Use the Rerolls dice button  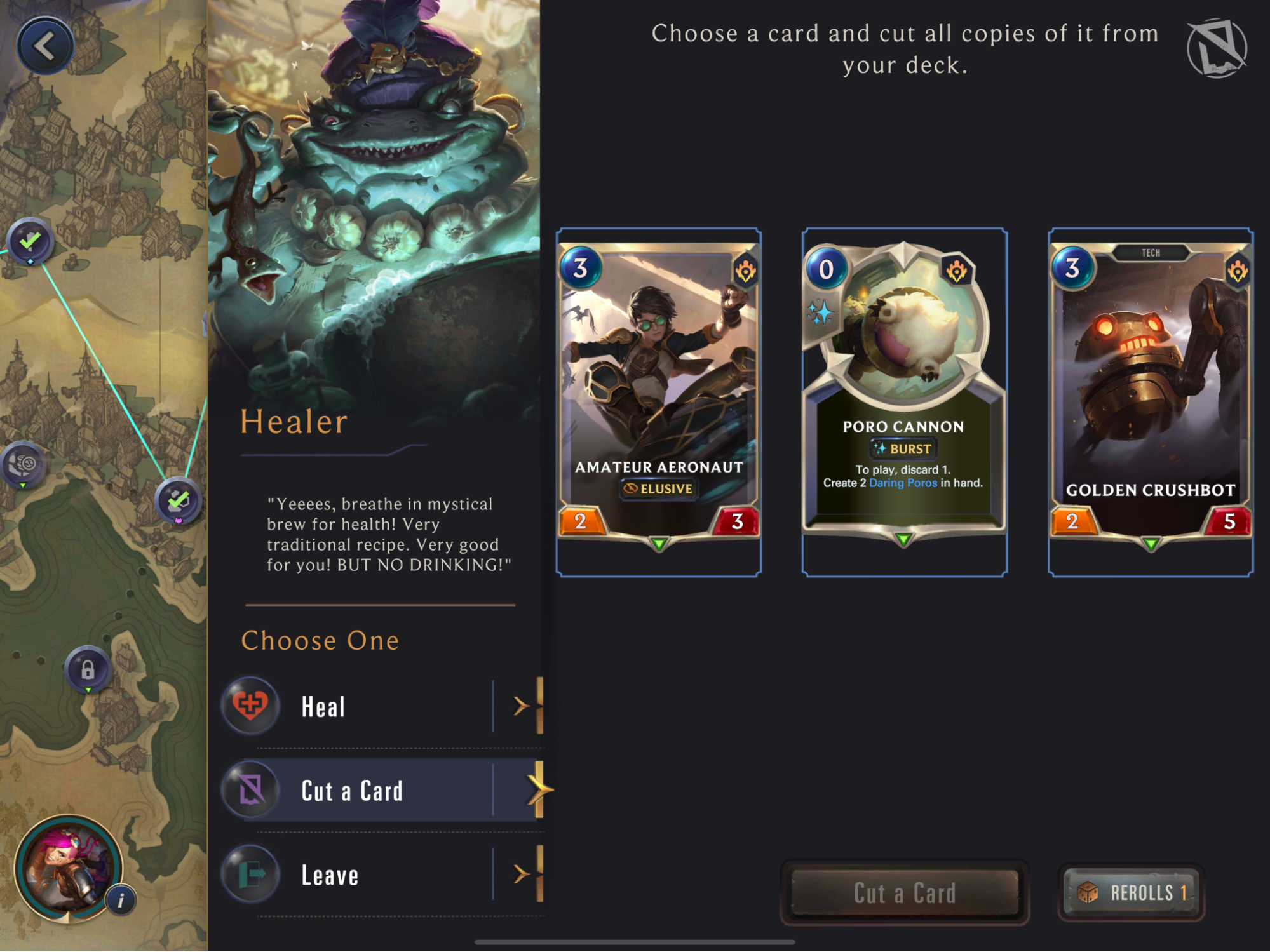(1132, 892)
